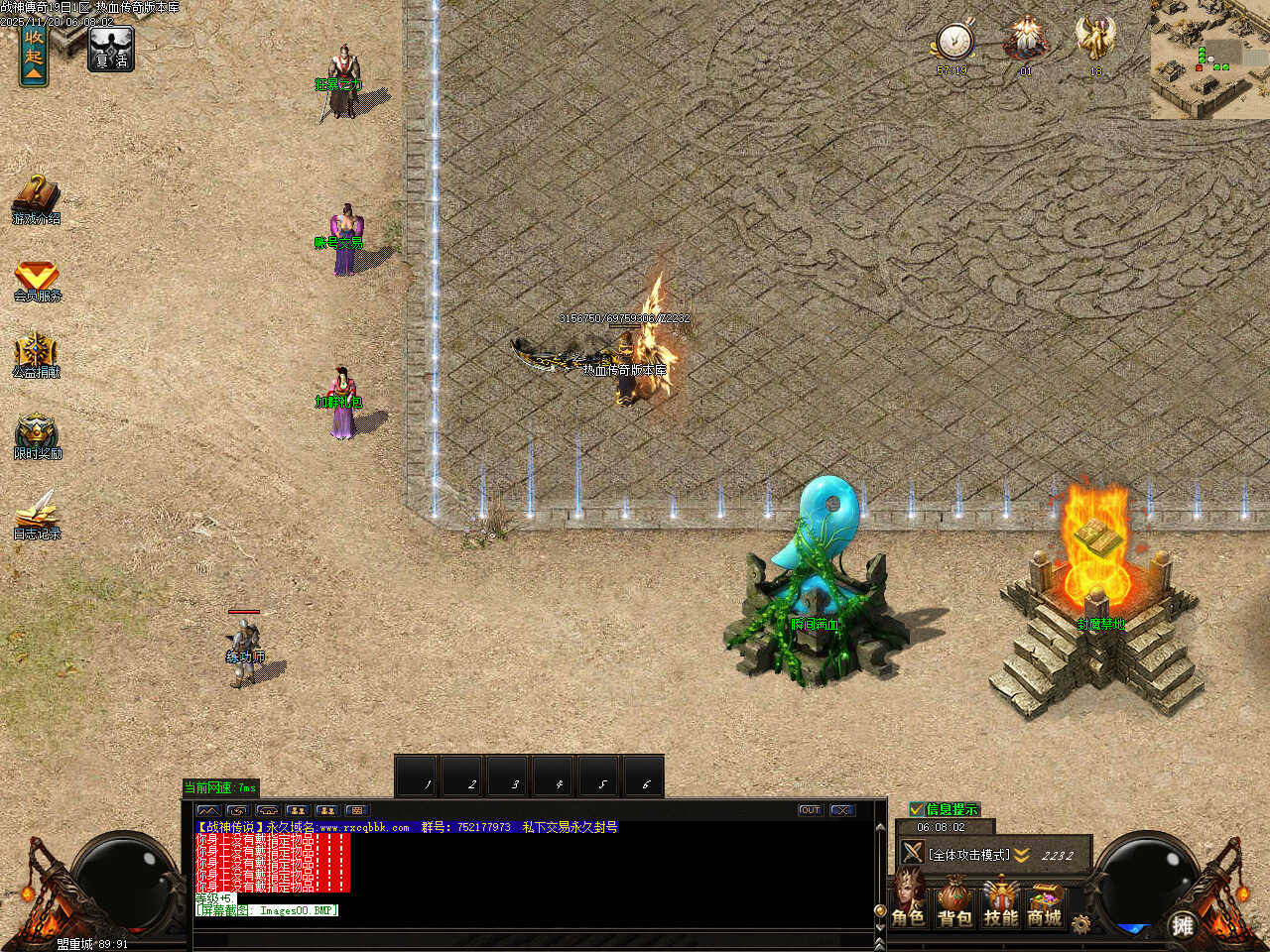Click the OUT button on chat panel
Image resolution: width=1270 pixels, height=952 pixels.
point(811,810)
